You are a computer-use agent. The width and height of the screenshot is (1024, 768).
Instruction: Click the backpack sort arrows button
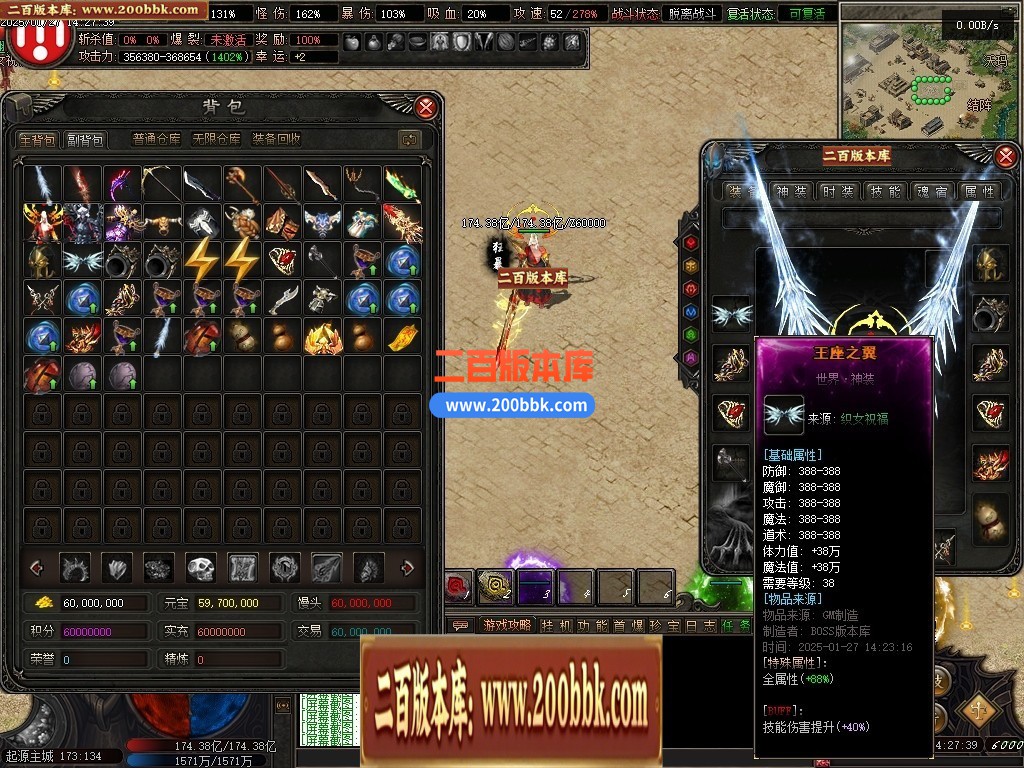click(408, 140)
